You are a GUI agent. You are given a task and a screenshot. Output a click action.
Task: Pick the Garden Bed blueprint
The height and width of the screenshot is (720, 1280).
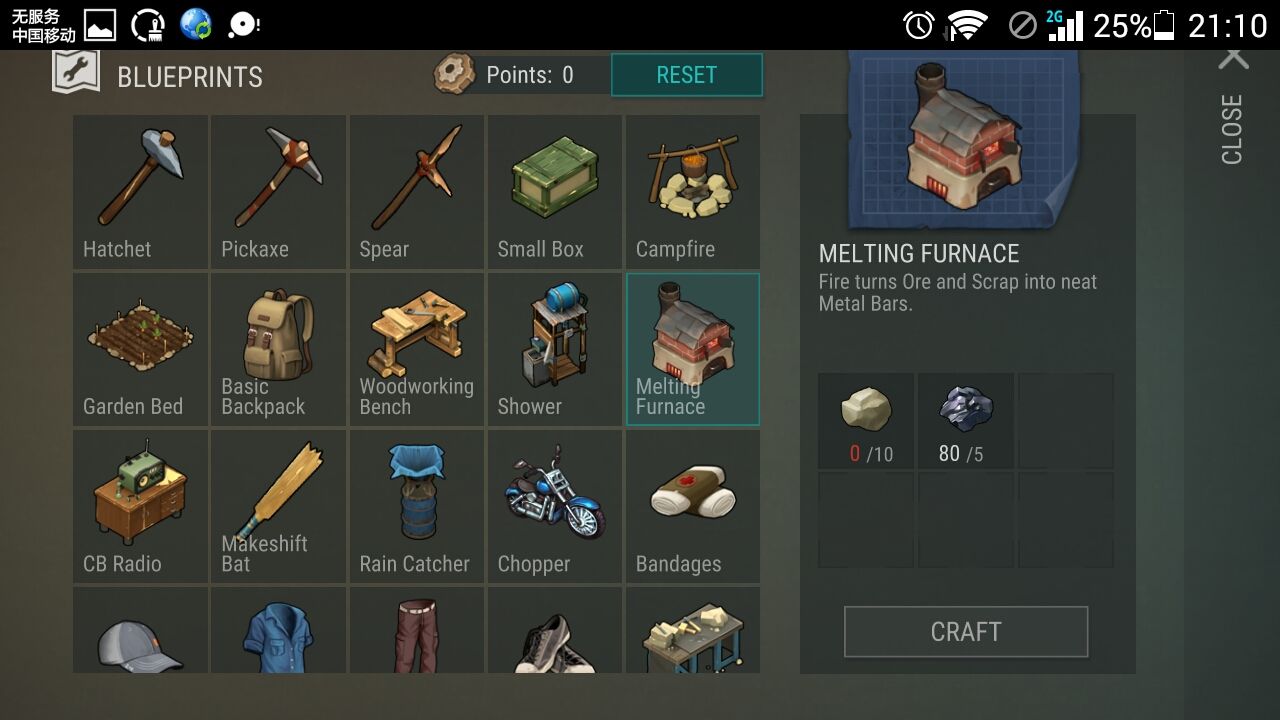(140, 349)
